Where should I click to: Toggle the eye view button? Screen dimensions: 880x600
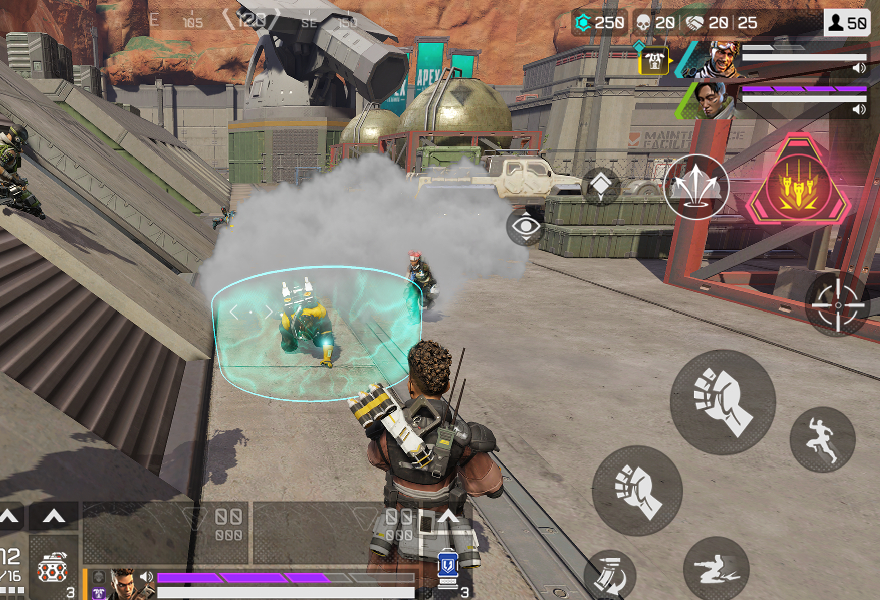525,228
